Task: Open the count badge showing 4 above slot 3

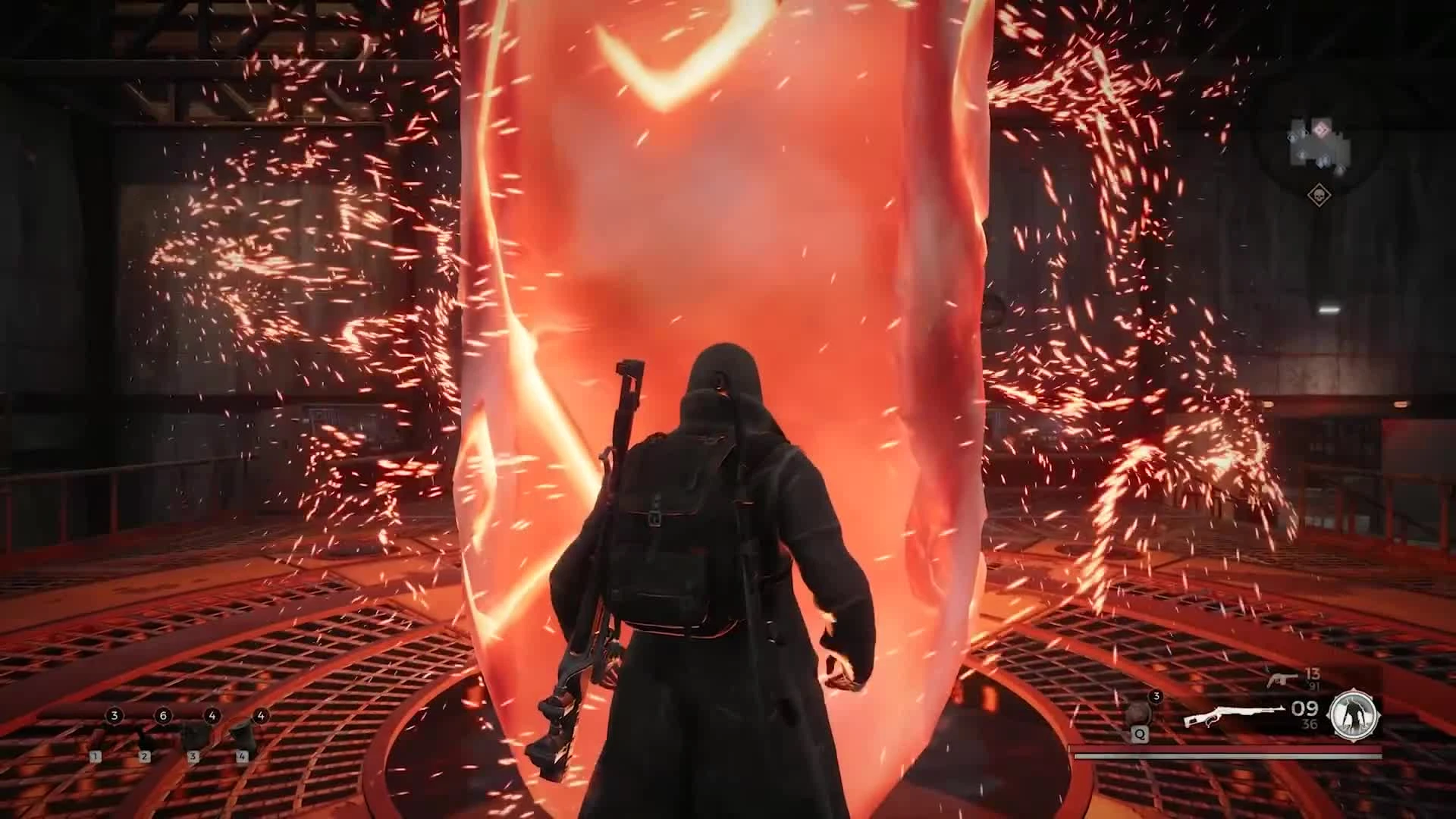Action: point(212,716)
